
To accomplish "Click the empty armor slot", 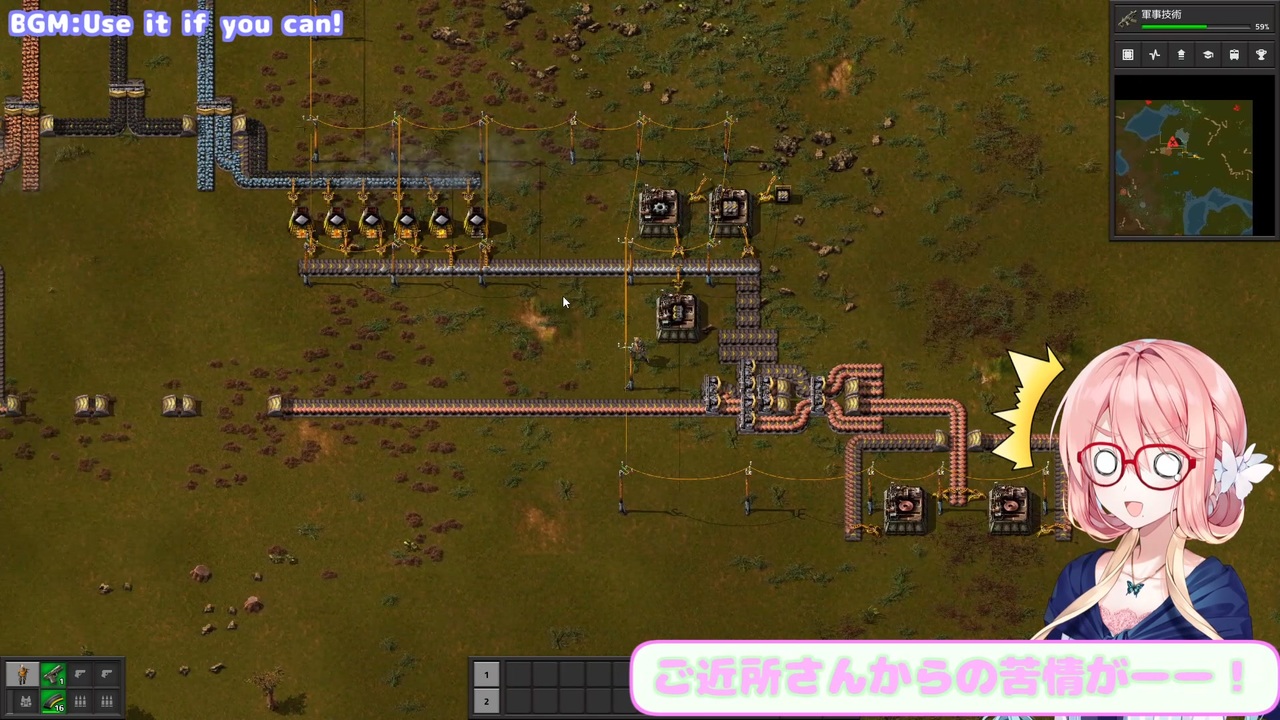I will pyautogui.click(x=25, y=700).
